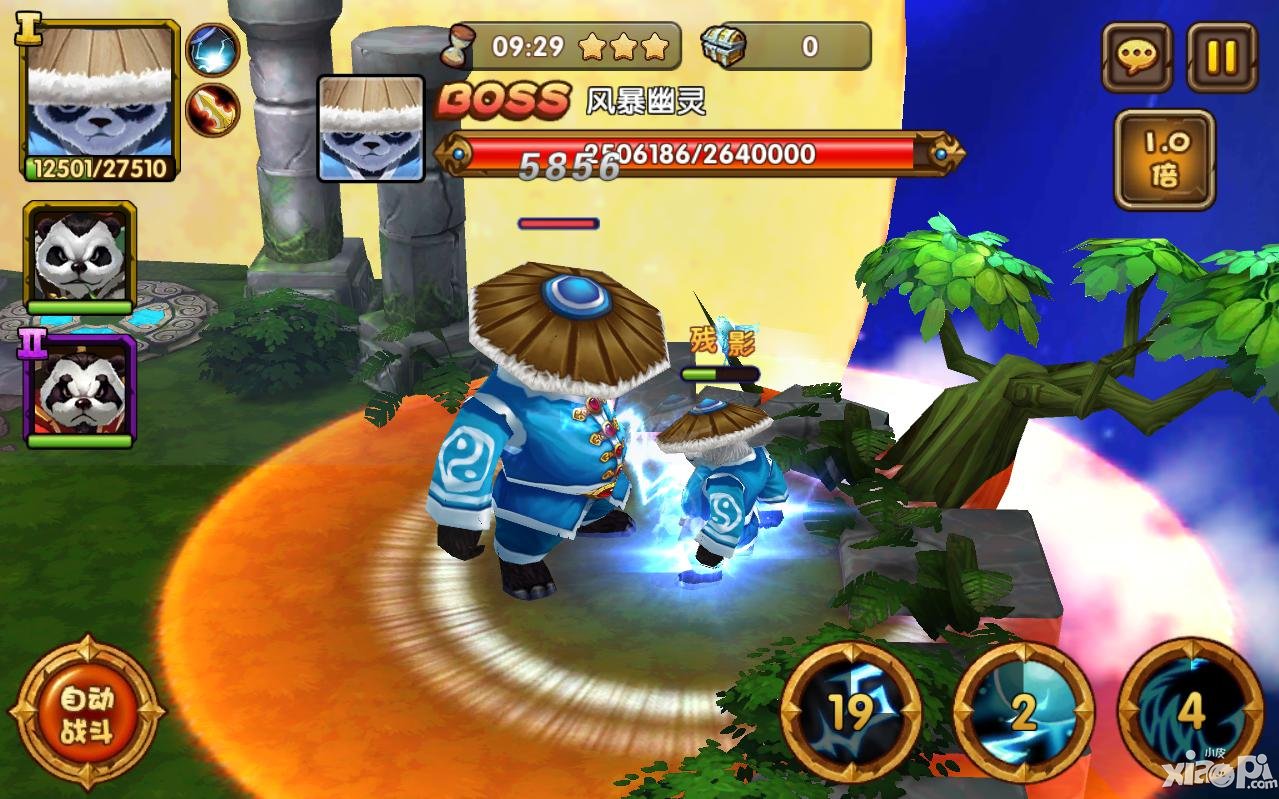Activate the skill showing cooldown 4
Screen dimensions: 1279x799
(x=1190, y=712)
